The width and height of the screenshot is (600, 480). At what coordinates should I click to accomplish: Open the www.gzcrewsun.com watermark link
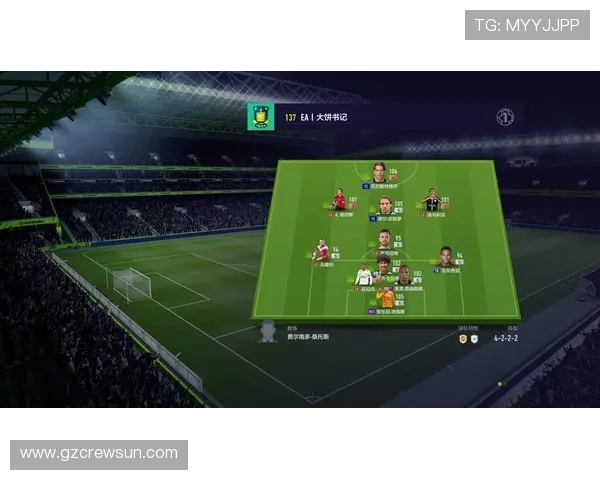99,454
